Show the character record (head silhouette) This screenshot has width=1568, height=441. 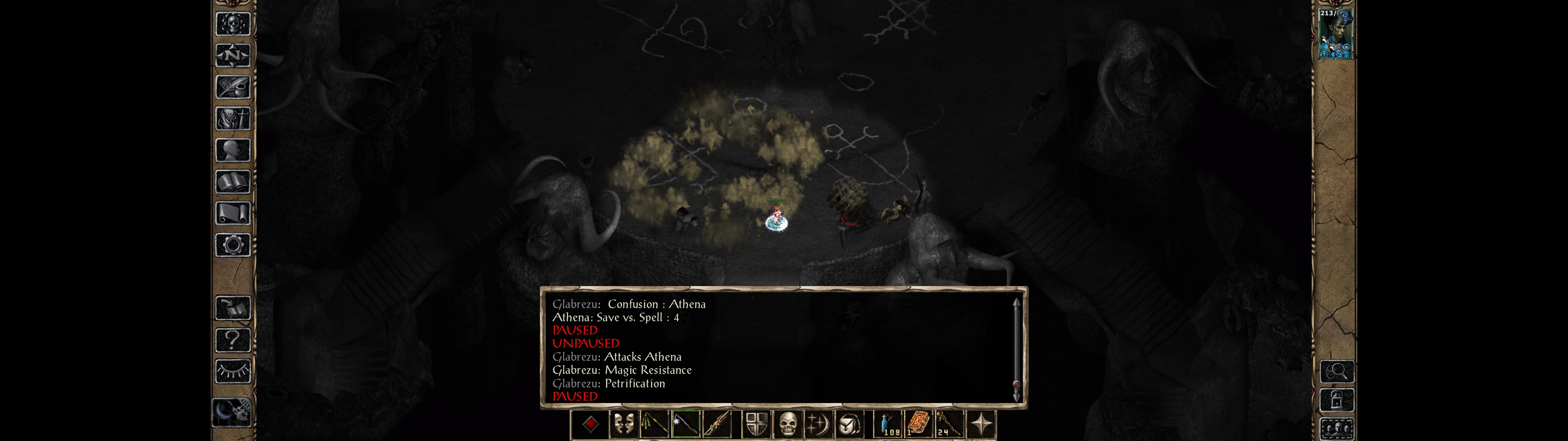(x=232, y=150)
